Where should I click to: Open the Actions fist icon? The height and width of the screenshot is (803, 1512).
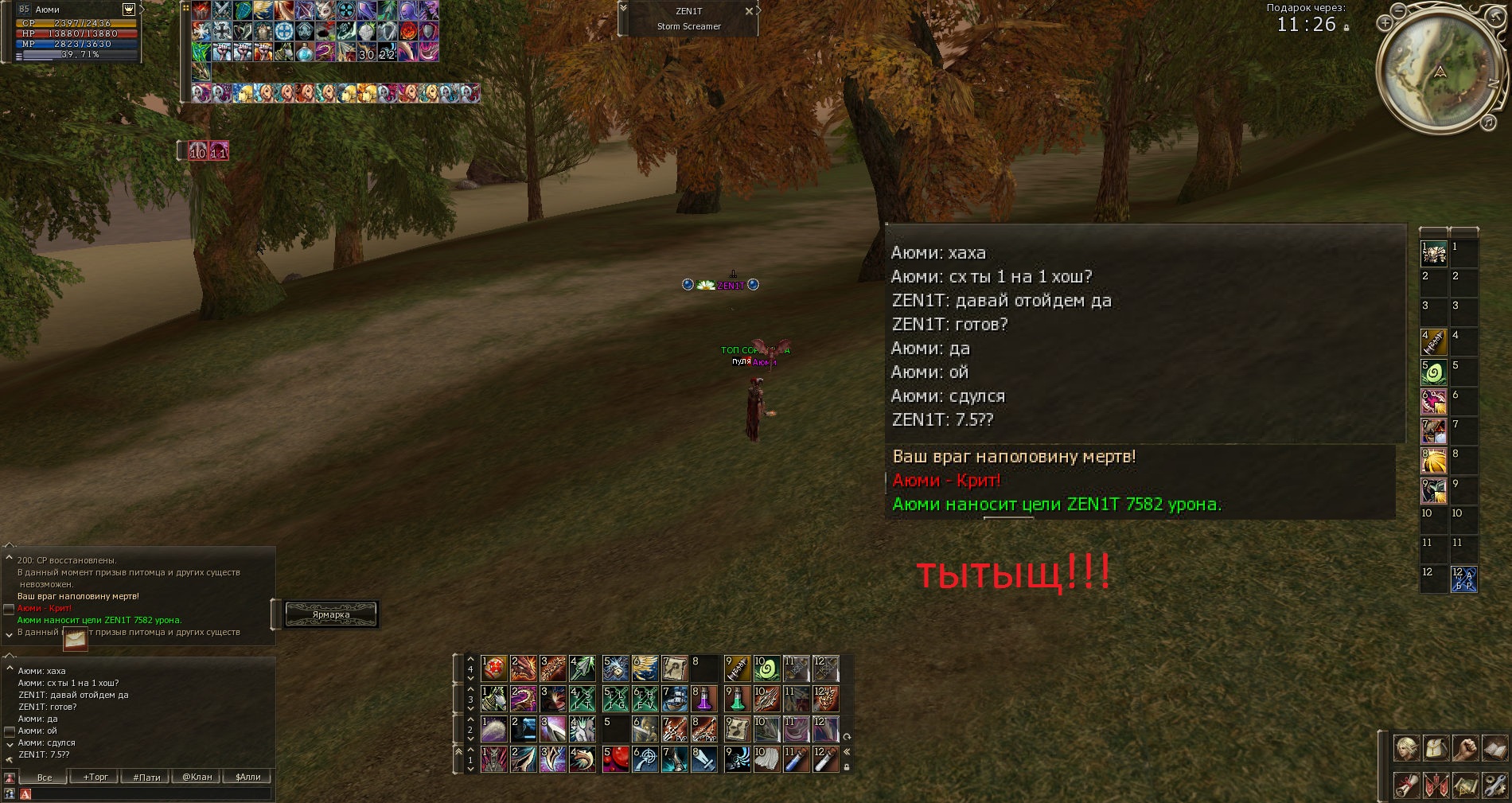click(1466, 748)
